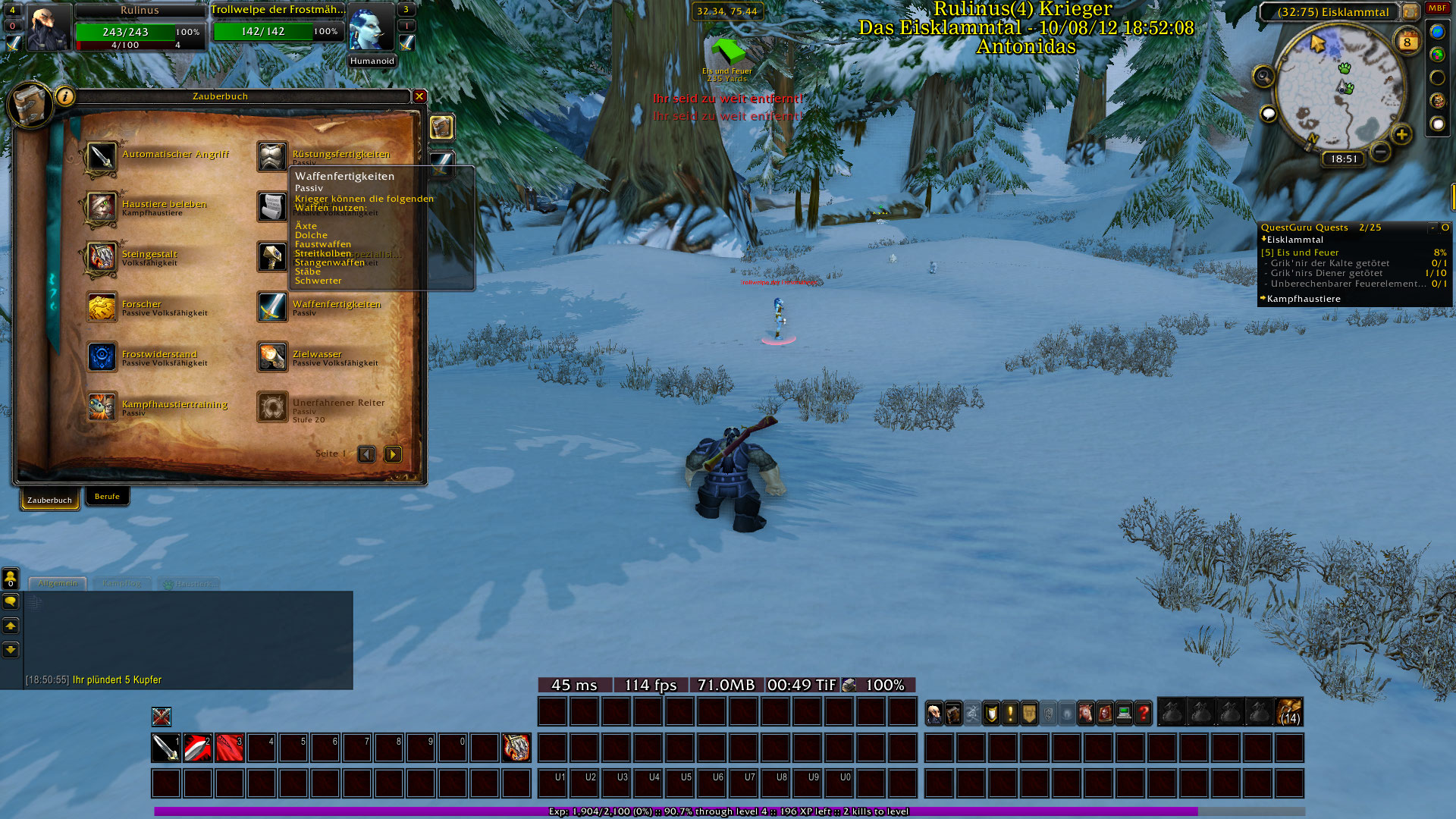Close the Zauberbuch window
This screenshot has width=1456, height=819.
[x=419, y=96]
